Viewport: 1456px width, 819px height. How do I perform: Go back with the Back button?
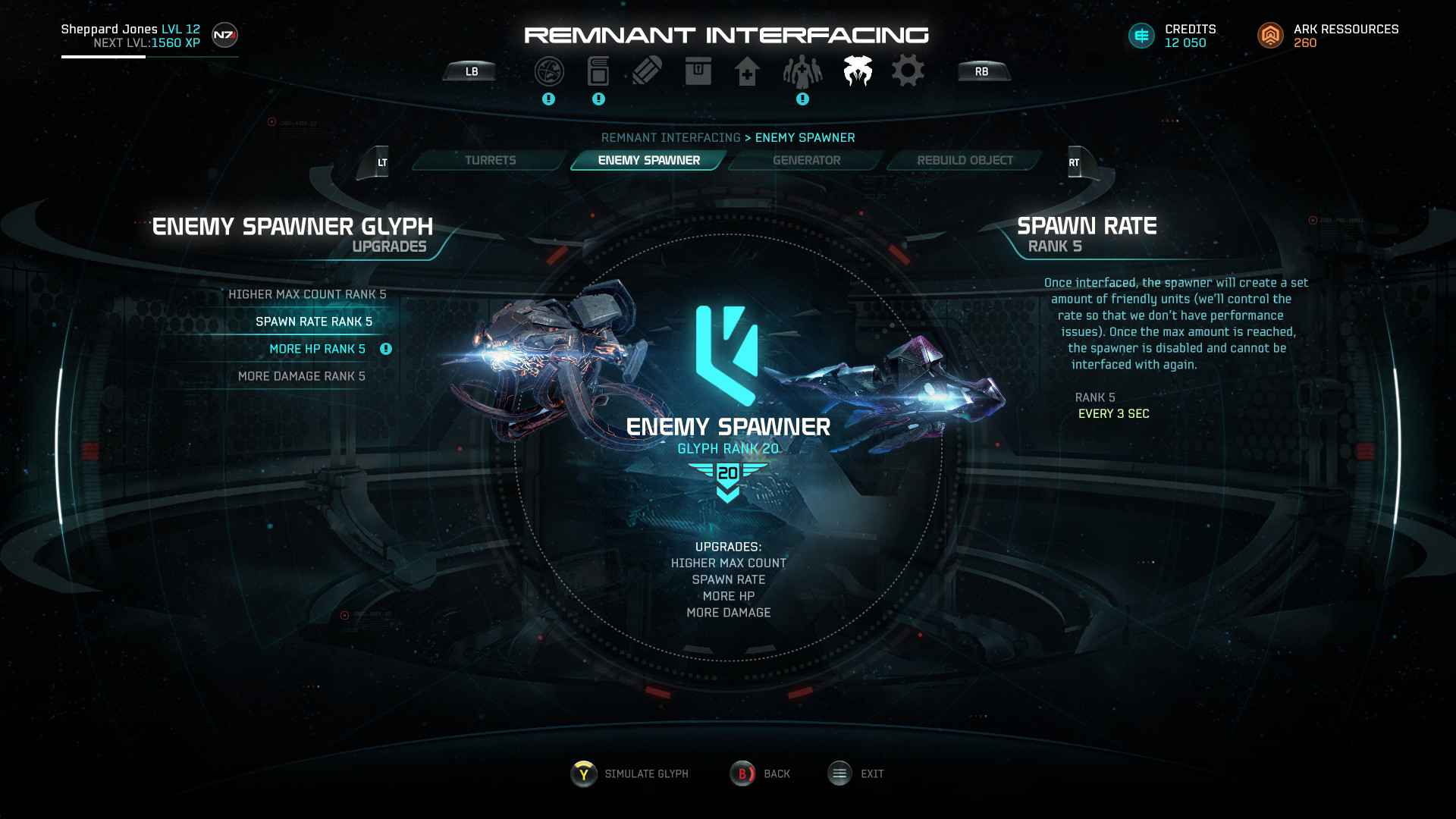pos(761,773)
